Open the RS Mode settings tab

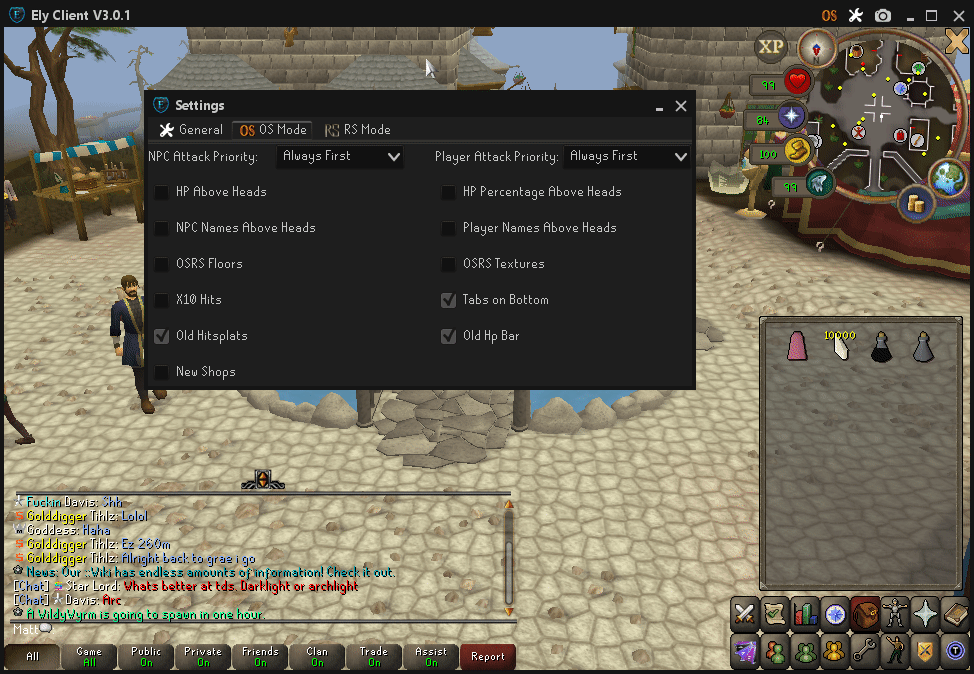357,130
